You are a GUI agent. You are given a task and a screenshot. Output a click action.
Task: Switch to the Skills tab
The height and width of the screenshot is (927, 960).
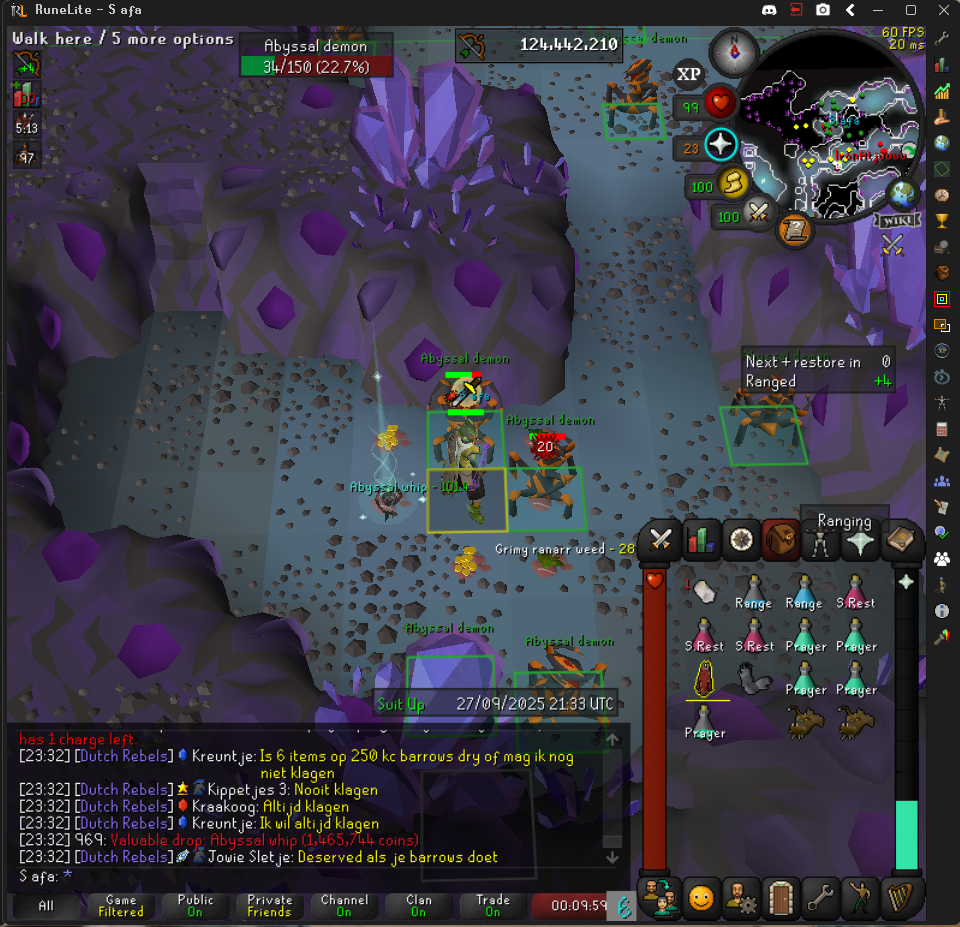click(x=701, y=540)
